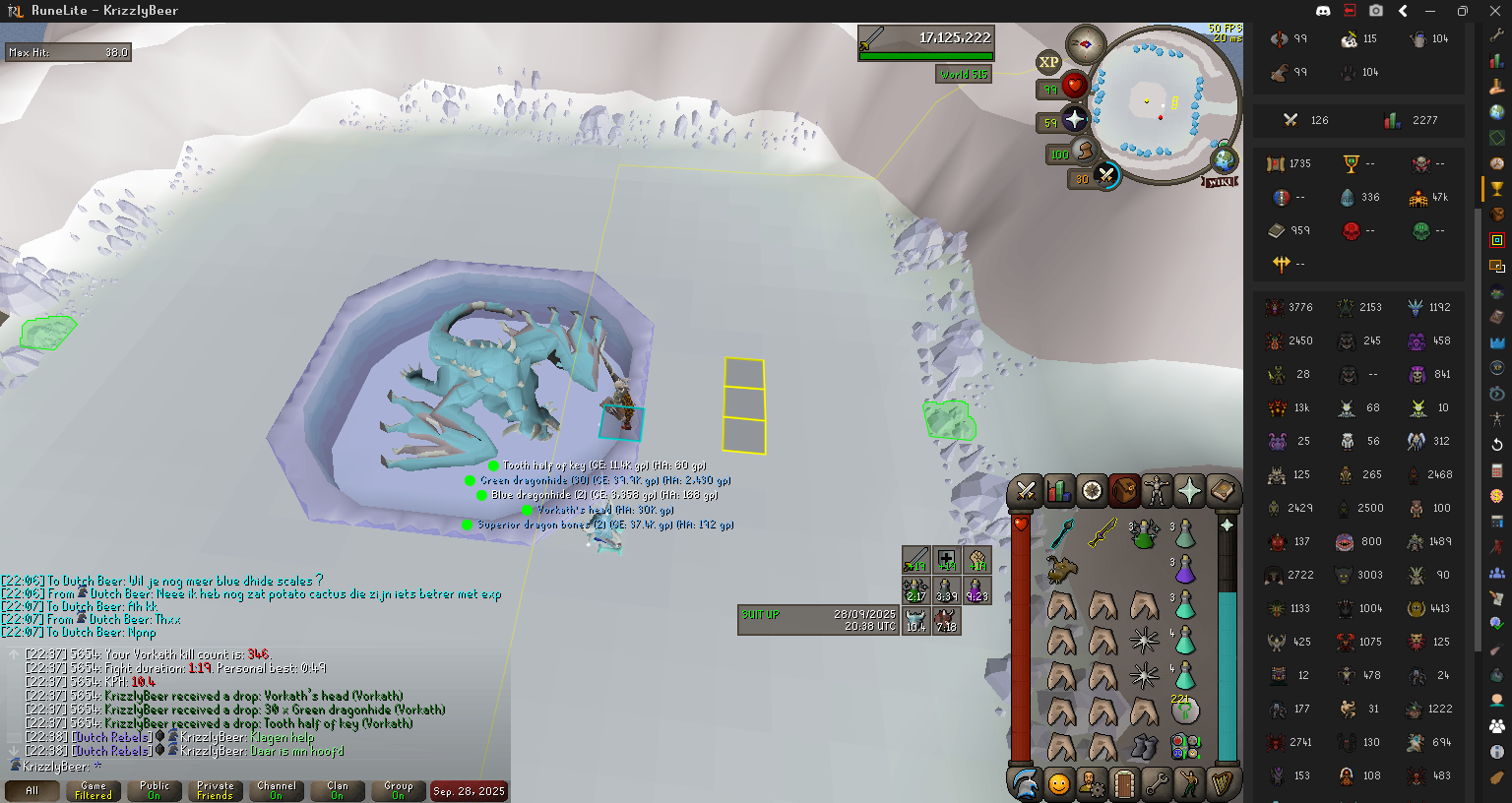Open the world map globe
Screen dimensions: 1512x803
[1224, 159]
